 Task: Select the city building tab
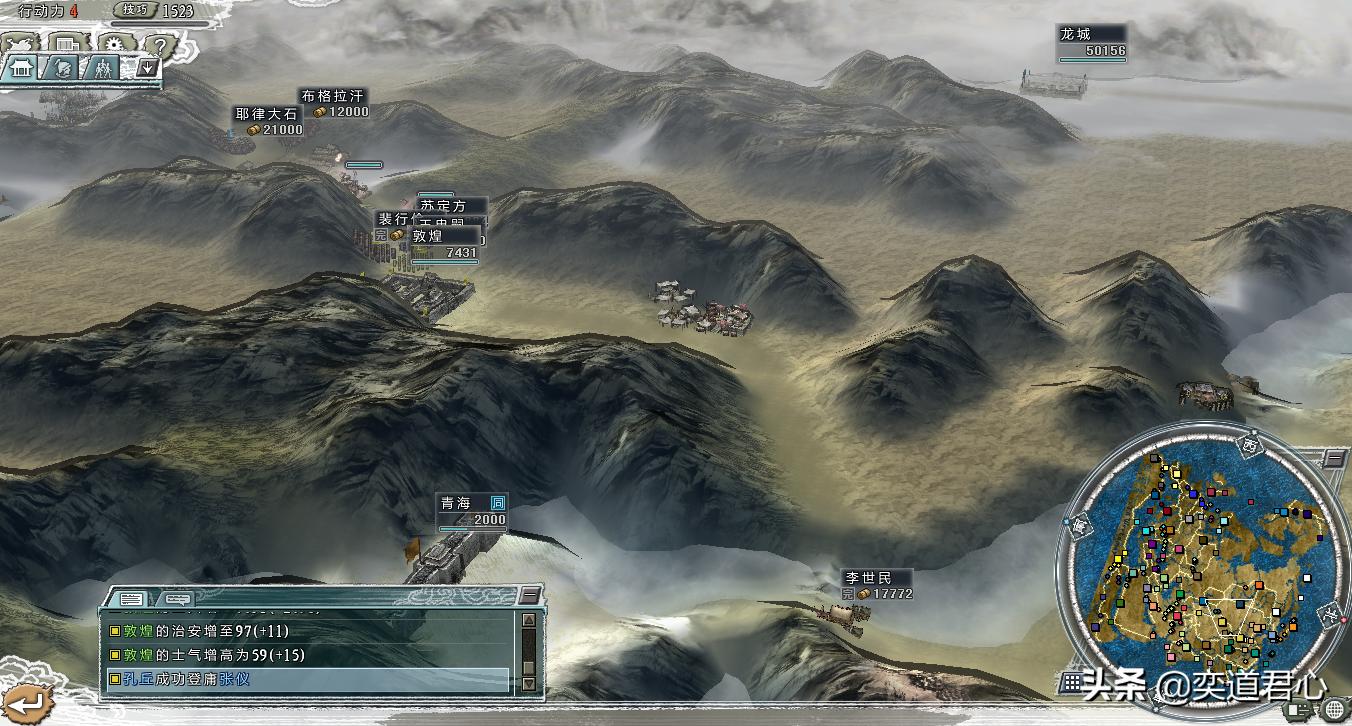pos(23,68)
